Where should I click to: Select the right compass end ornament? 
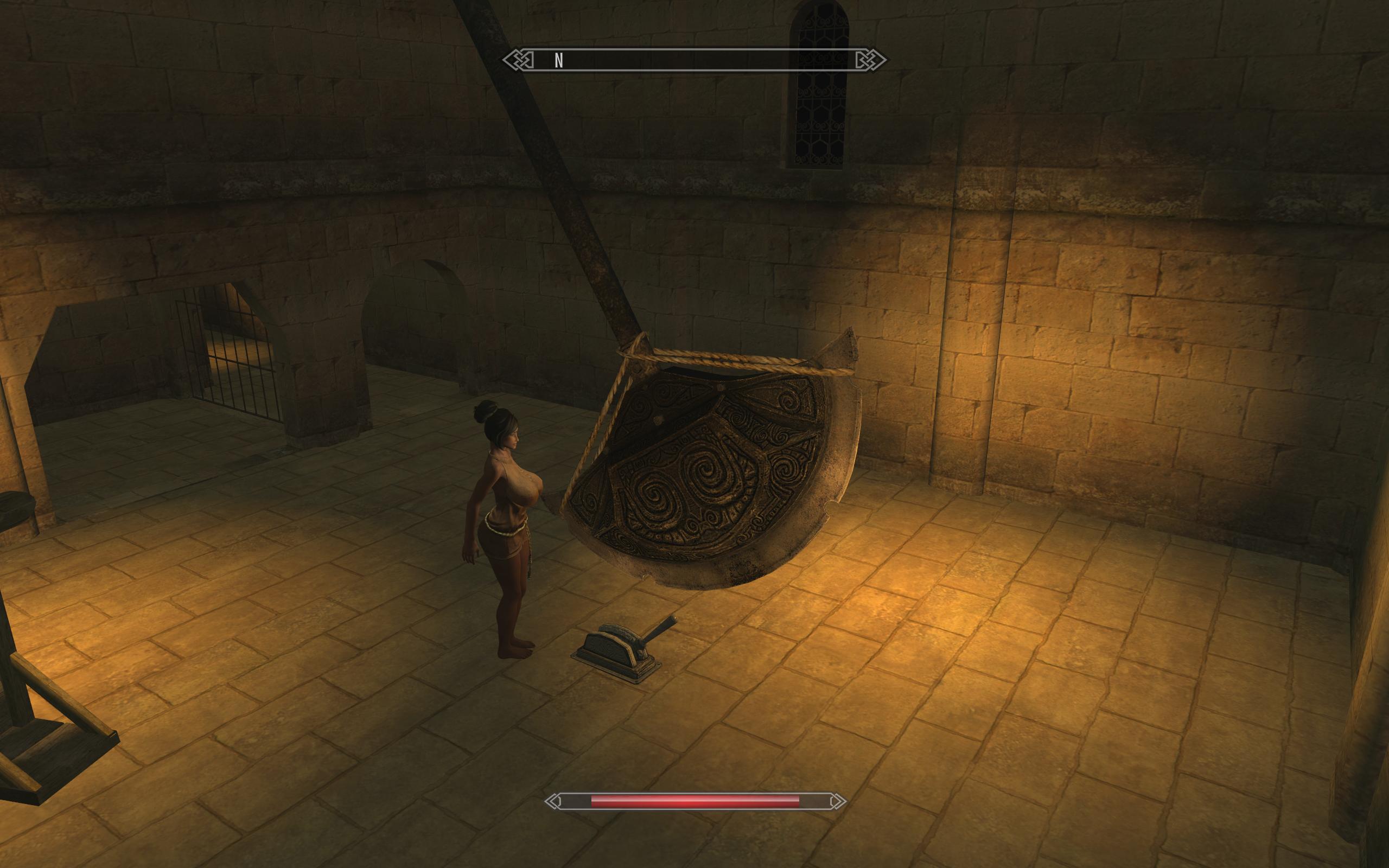click(869, 59)
